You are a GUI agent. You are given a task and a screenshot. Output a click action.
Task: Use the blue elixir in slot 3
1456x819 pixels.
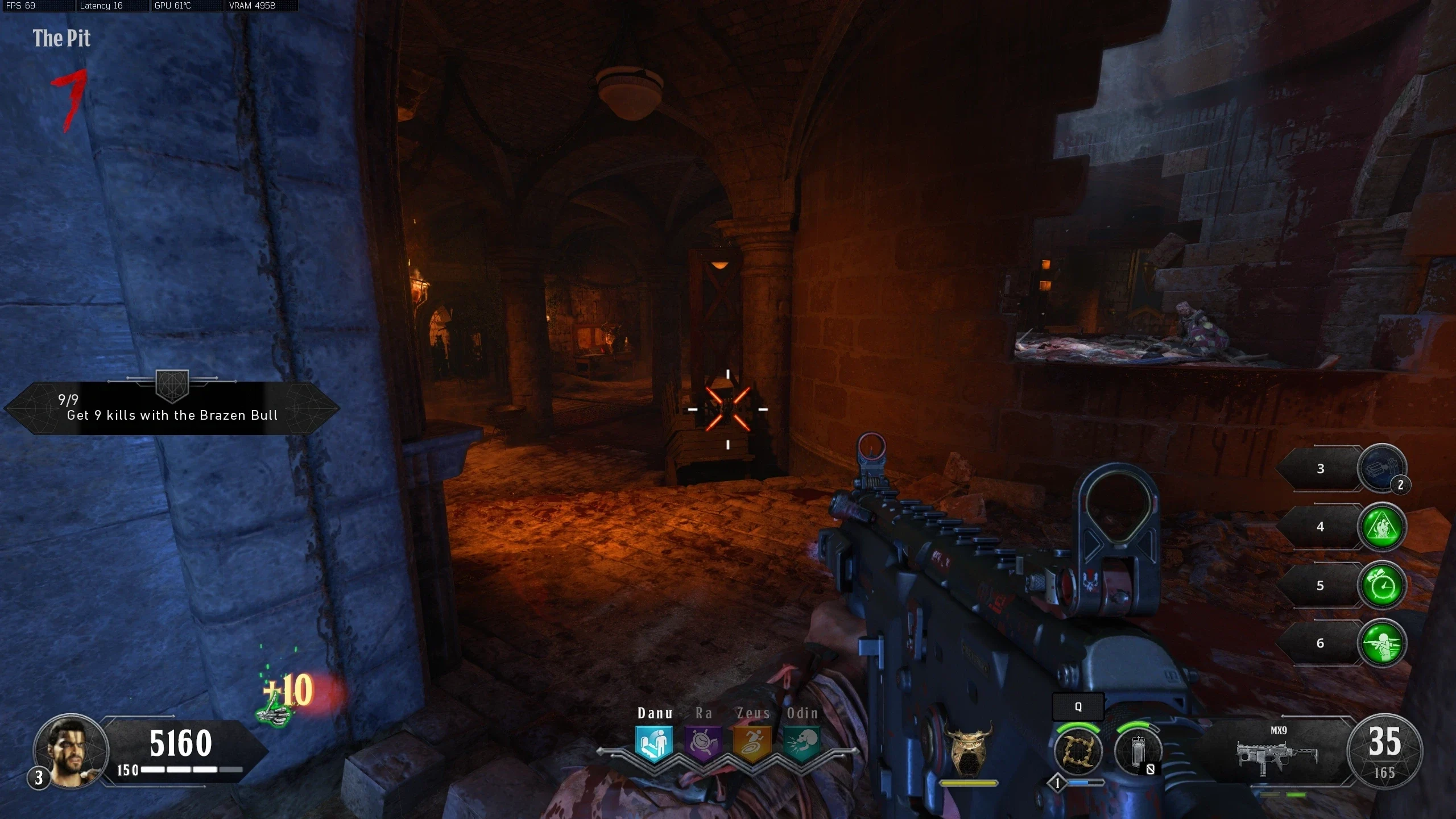[1381, 469]
